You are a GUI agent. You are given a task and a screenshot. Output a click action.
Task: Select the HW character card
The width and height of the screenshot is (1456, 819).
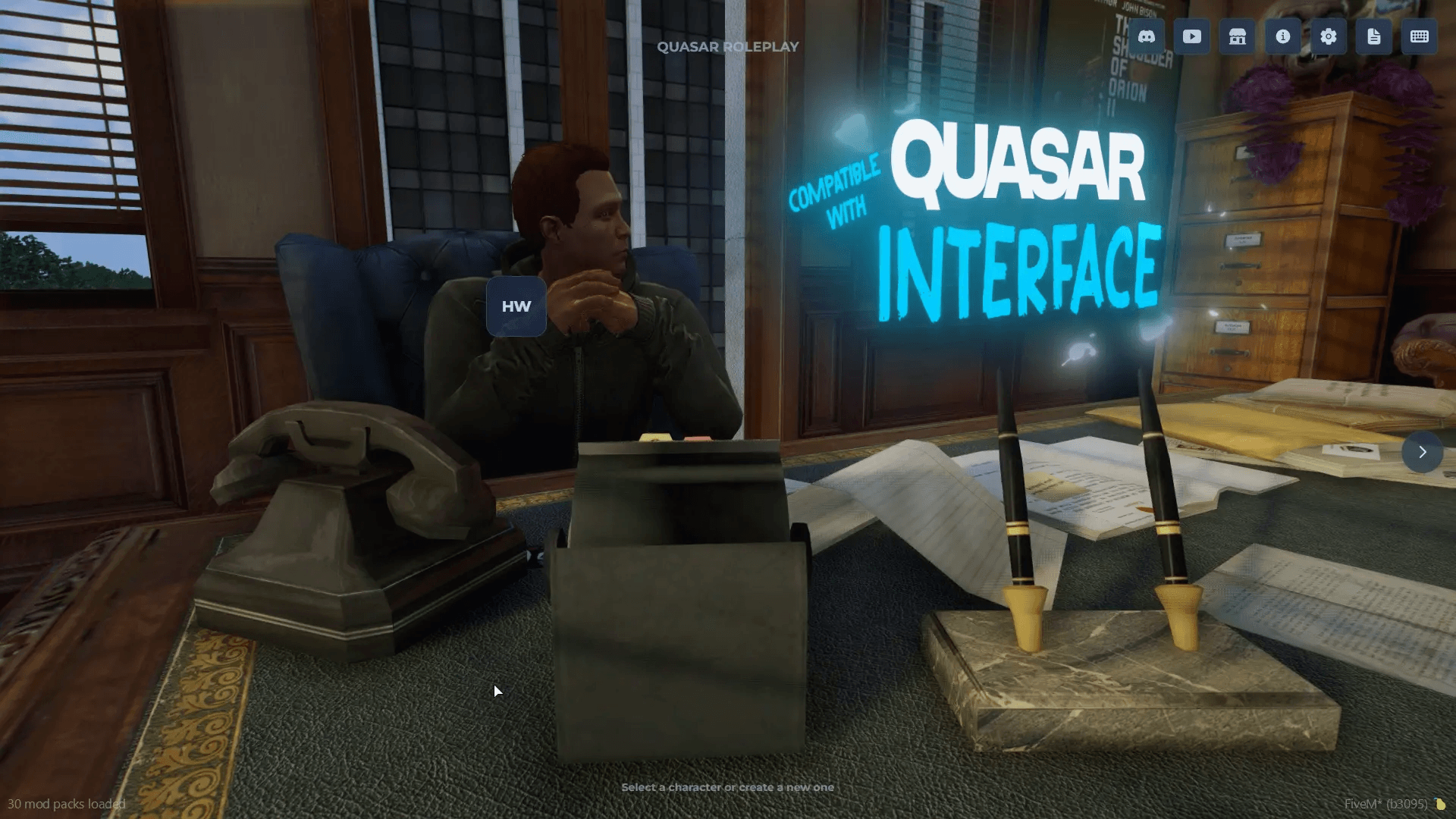coord(516,306)
